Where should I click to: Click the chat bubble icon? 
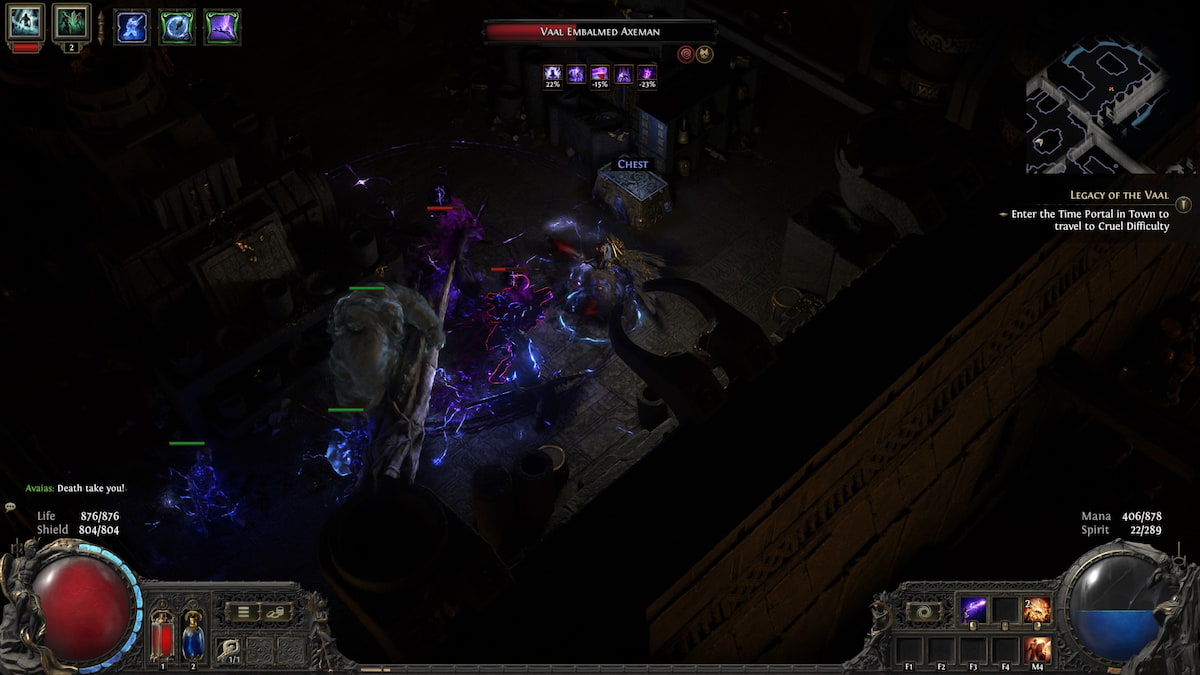point(11,508)
